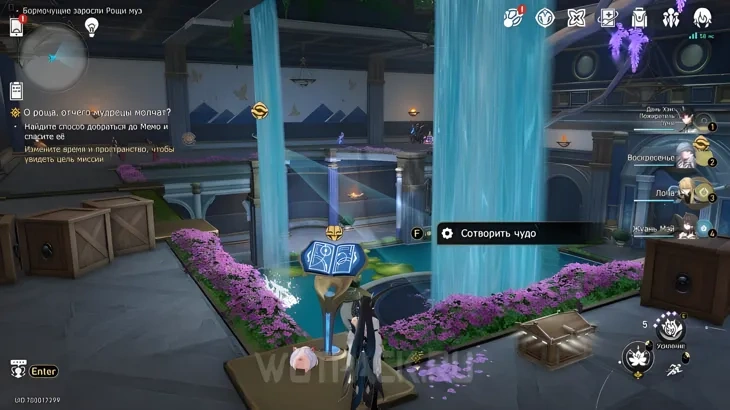
Task: Use the basic attack button
Action: pyautogui.click(x=637, y=358)
